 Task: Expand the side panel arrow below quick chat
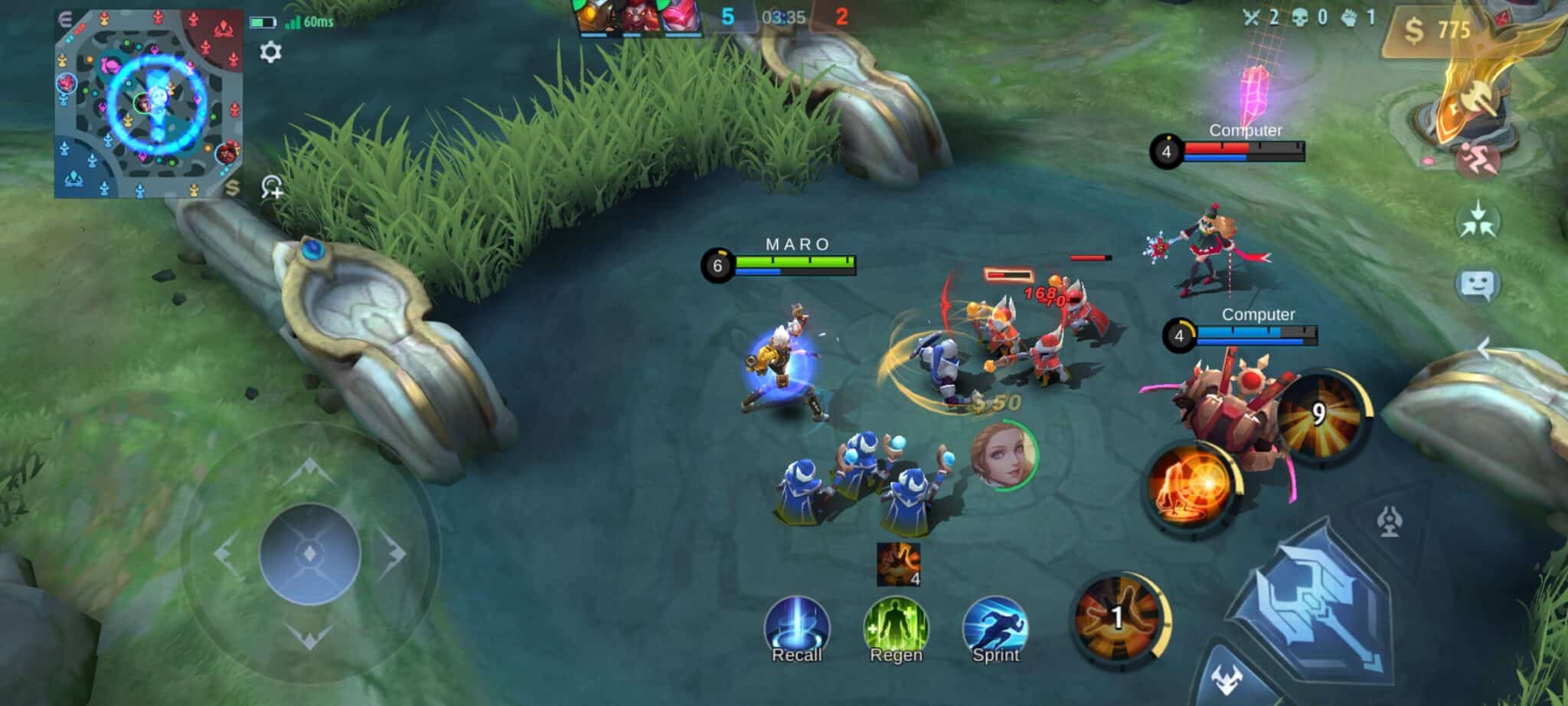tap(1484, 348)
